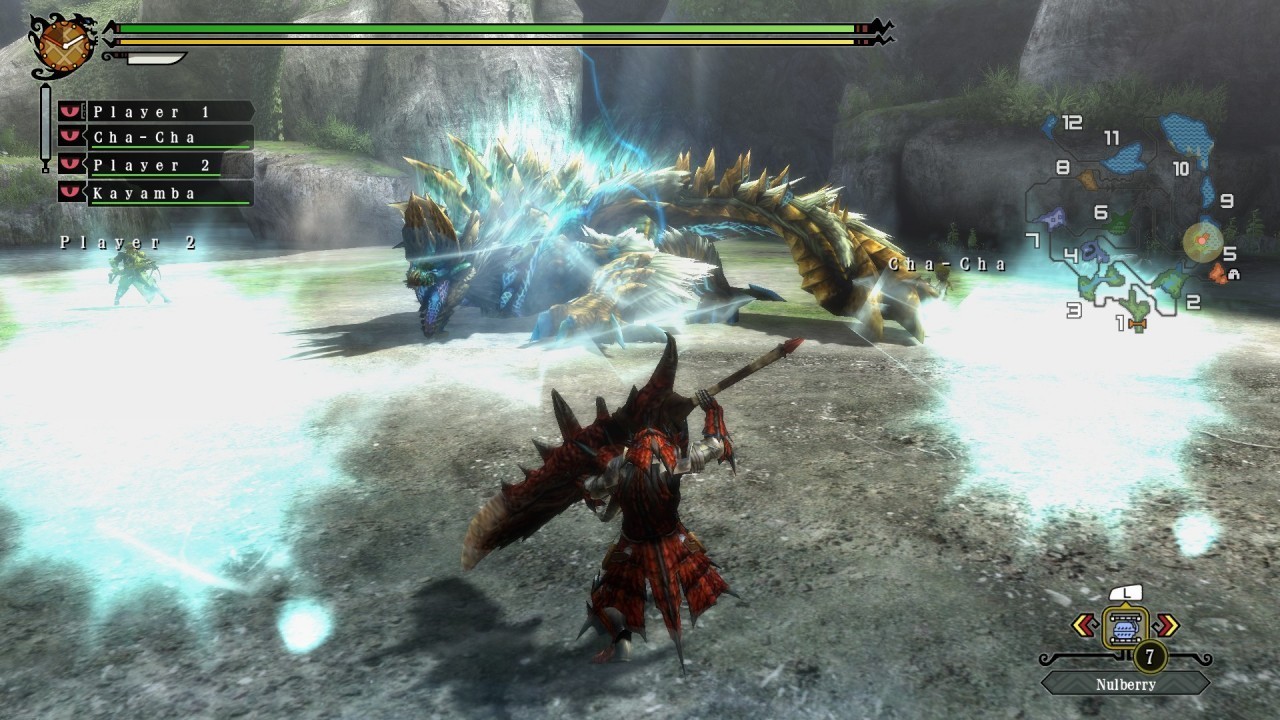The image size is (1280, 720).
Task: Click the supply box icon at map zone 1
Action: [1137, 325]
